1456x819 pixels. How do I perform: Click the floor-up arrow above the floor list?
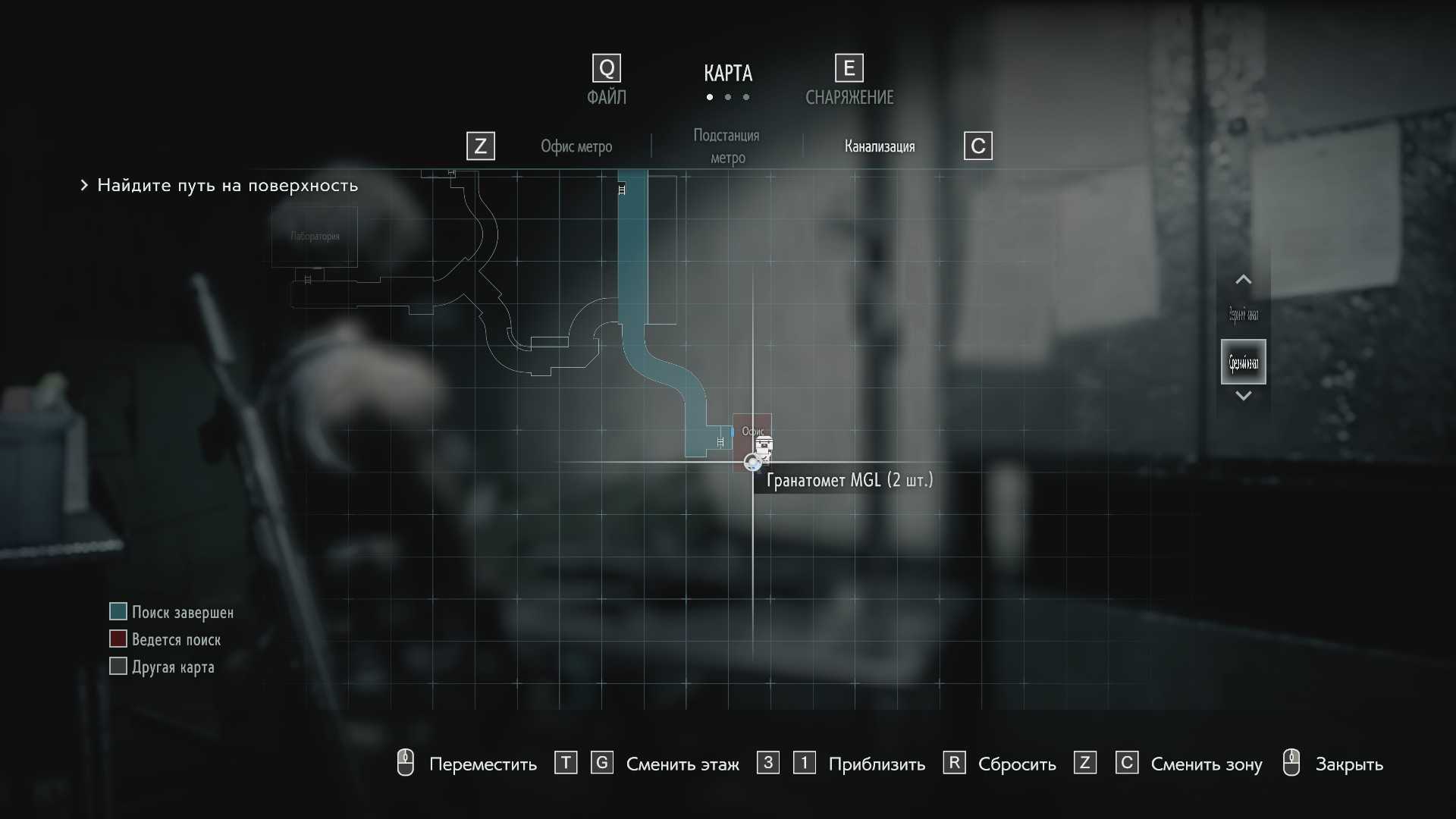(x=1243, y=280)
